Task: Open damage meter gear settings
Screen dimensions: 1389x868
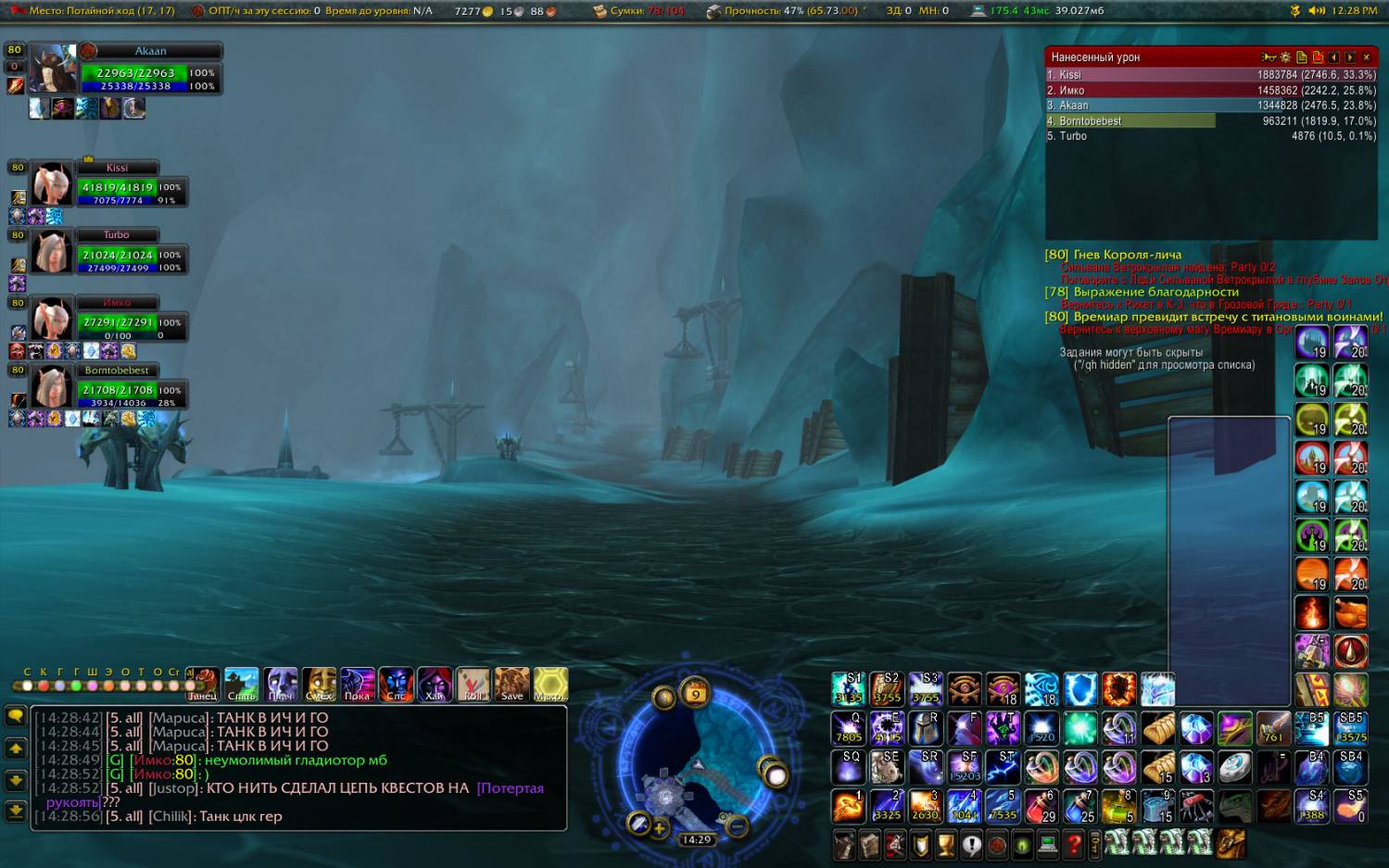Action: pyautogui.click(x=1285, y=57)
